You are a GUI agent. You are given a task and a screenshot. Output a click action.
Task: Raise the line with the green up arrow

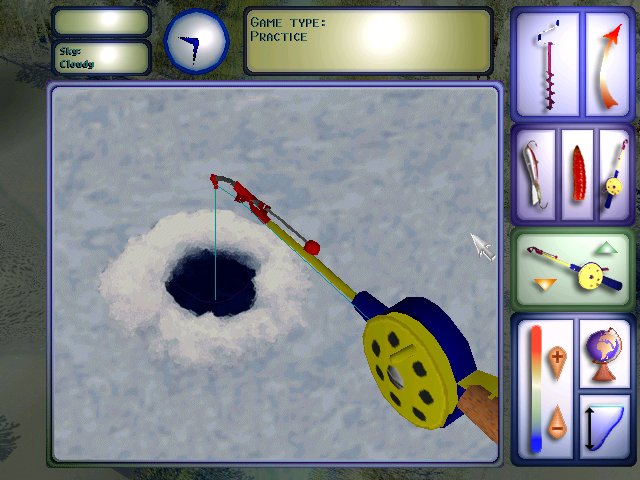pos(607,248)
